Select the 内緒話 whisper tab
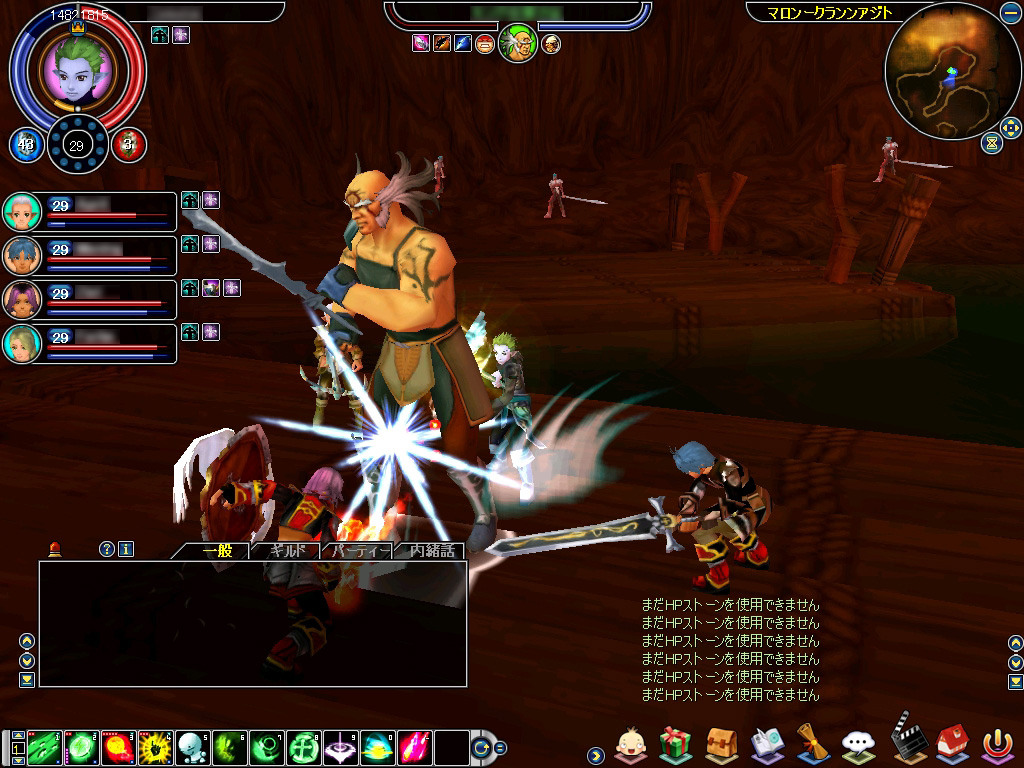Screen dimensions: 1024x768 [432, 551]
